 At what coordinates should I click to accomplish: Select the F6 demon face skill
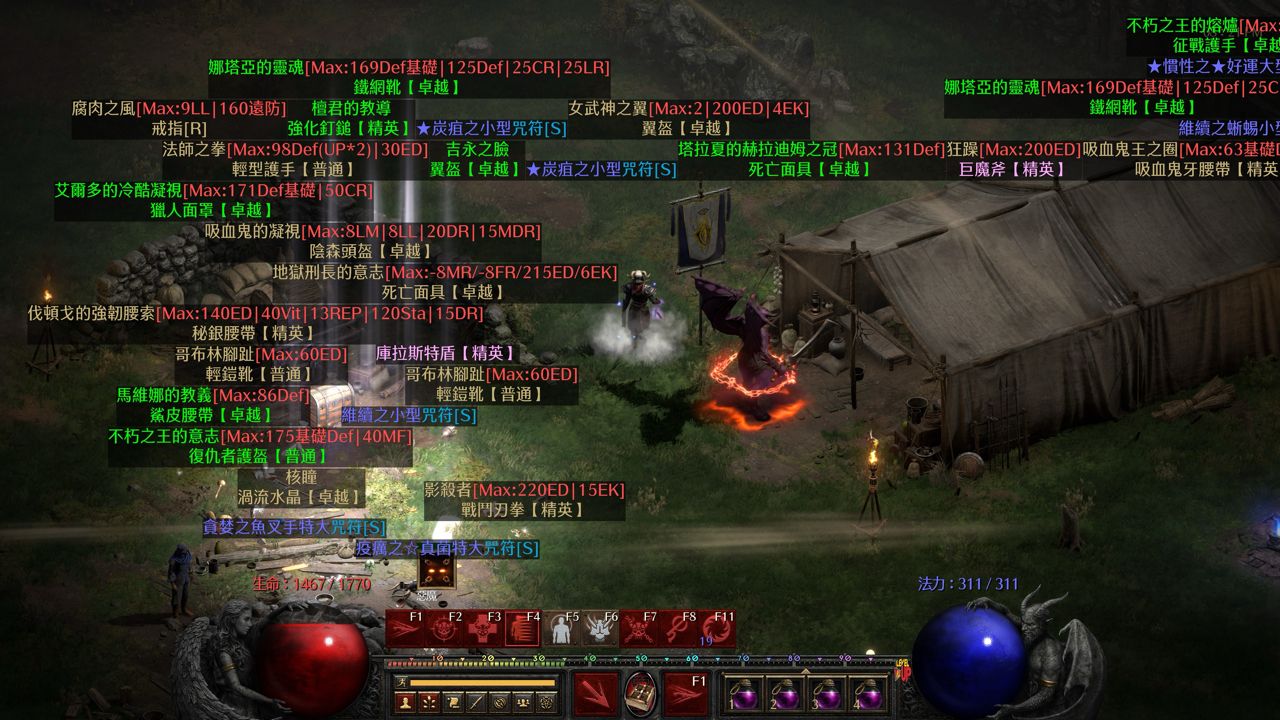point(600,630)
